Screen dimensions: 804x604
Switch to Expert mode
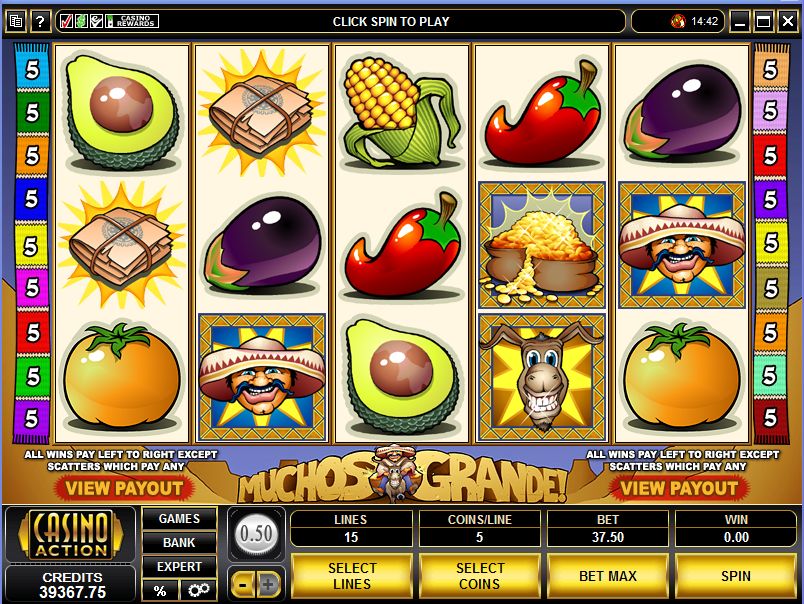tap(179, 567)
